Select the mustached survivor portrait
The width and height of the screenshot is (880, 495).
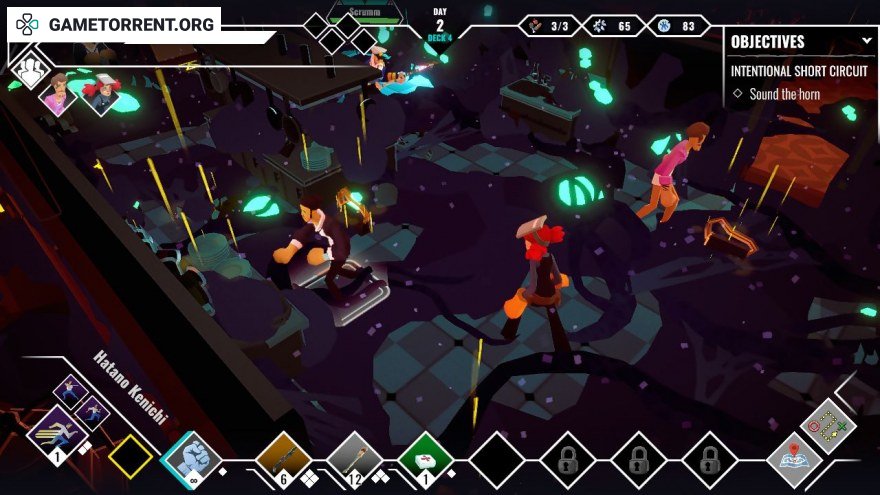58,95
